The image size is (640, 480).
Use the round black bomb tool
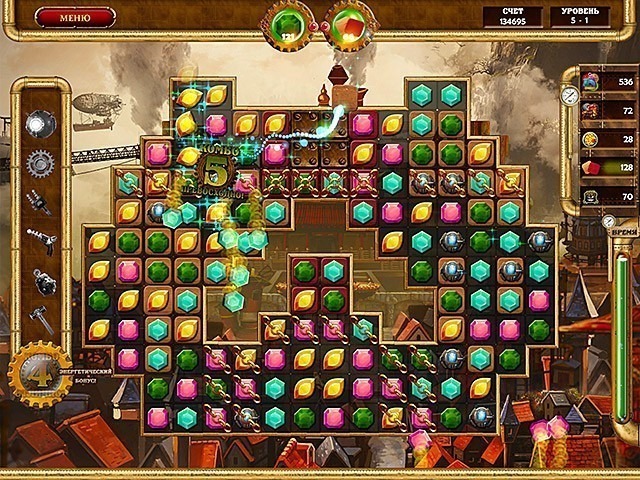click(40, 281)
